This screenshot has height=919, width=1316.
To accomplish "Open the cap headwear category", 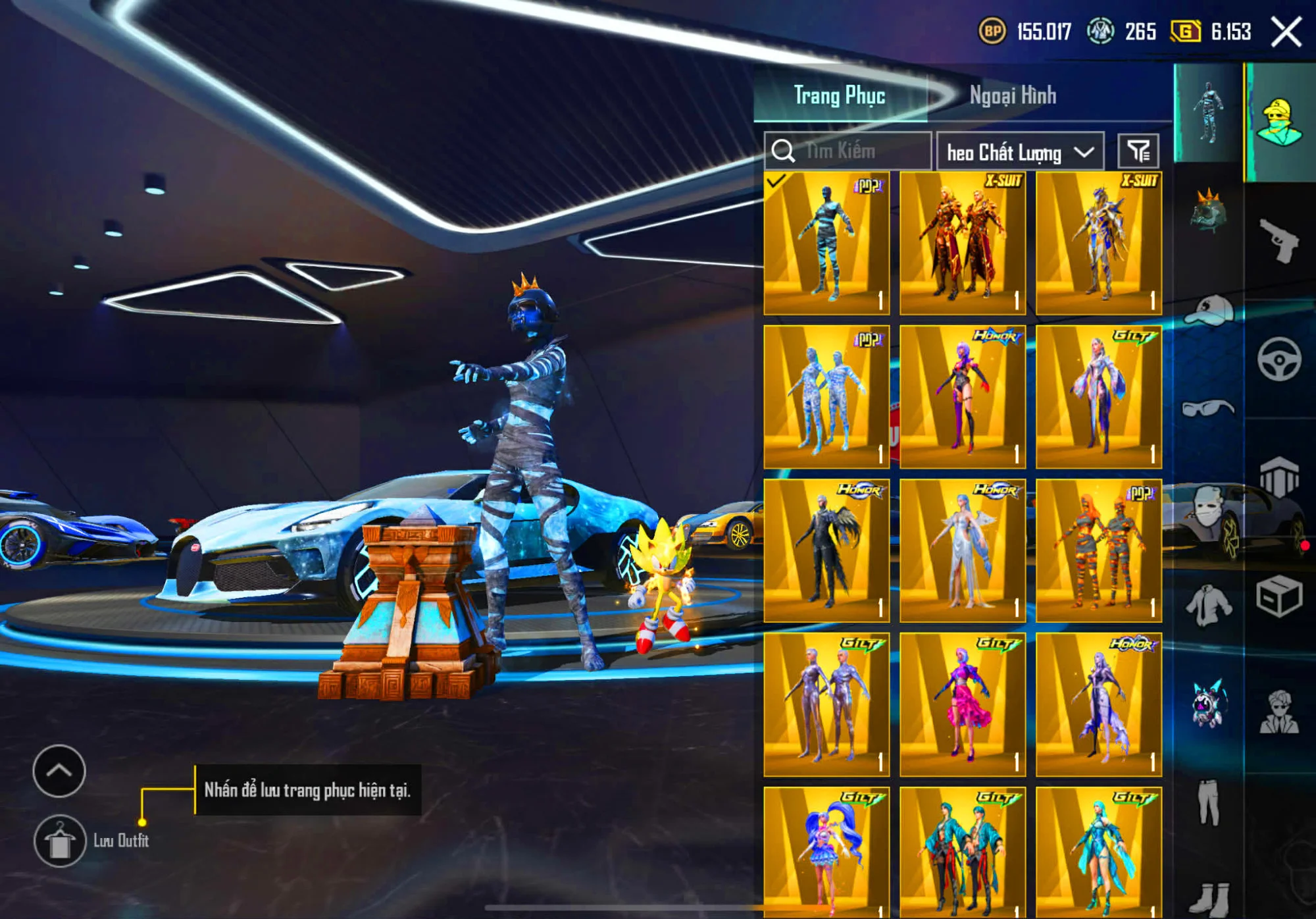I will (1209, 309).
